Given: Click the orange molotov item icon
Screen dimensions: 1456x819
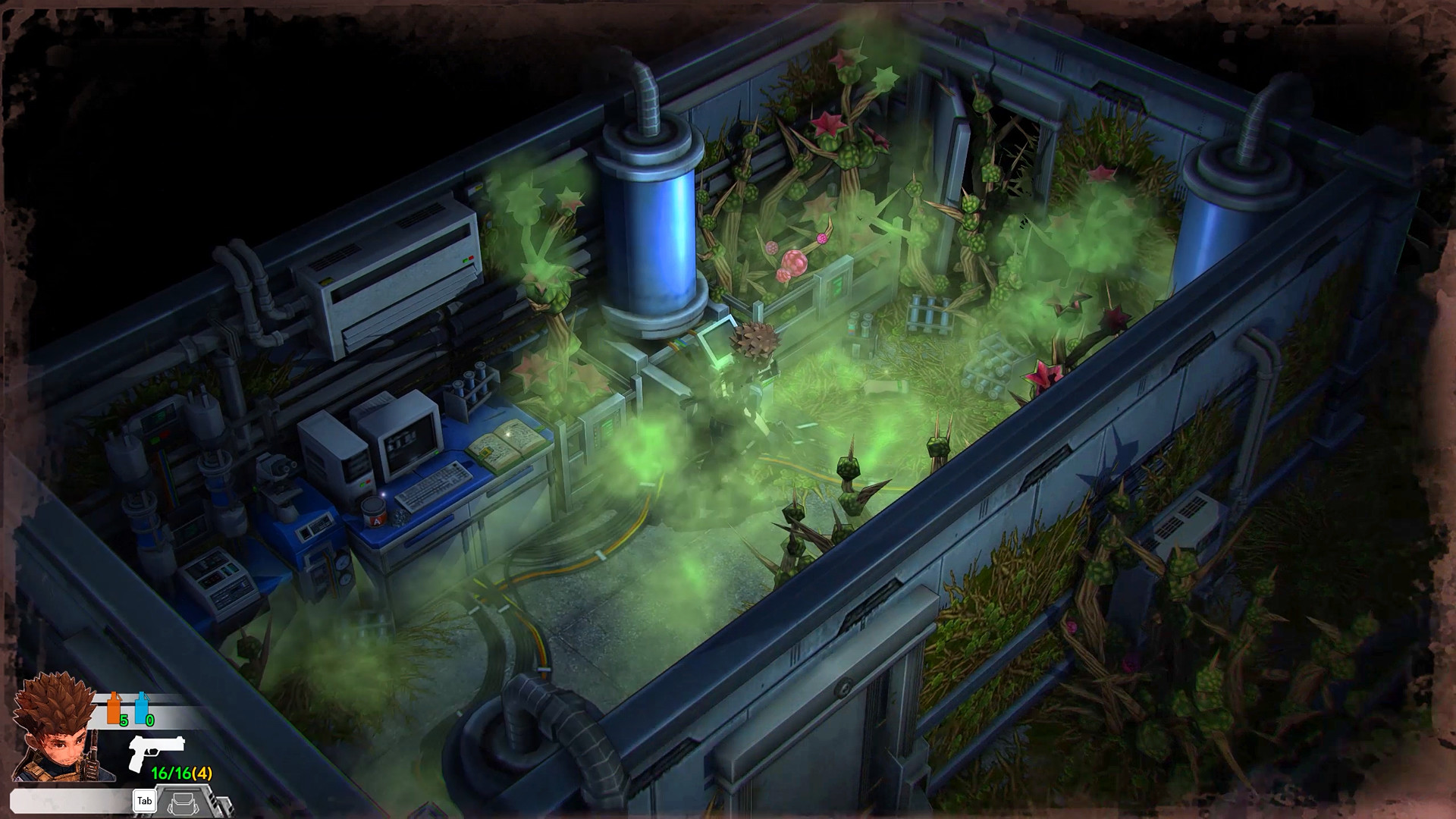Looking at the screenshot, I should pos(112,707).
